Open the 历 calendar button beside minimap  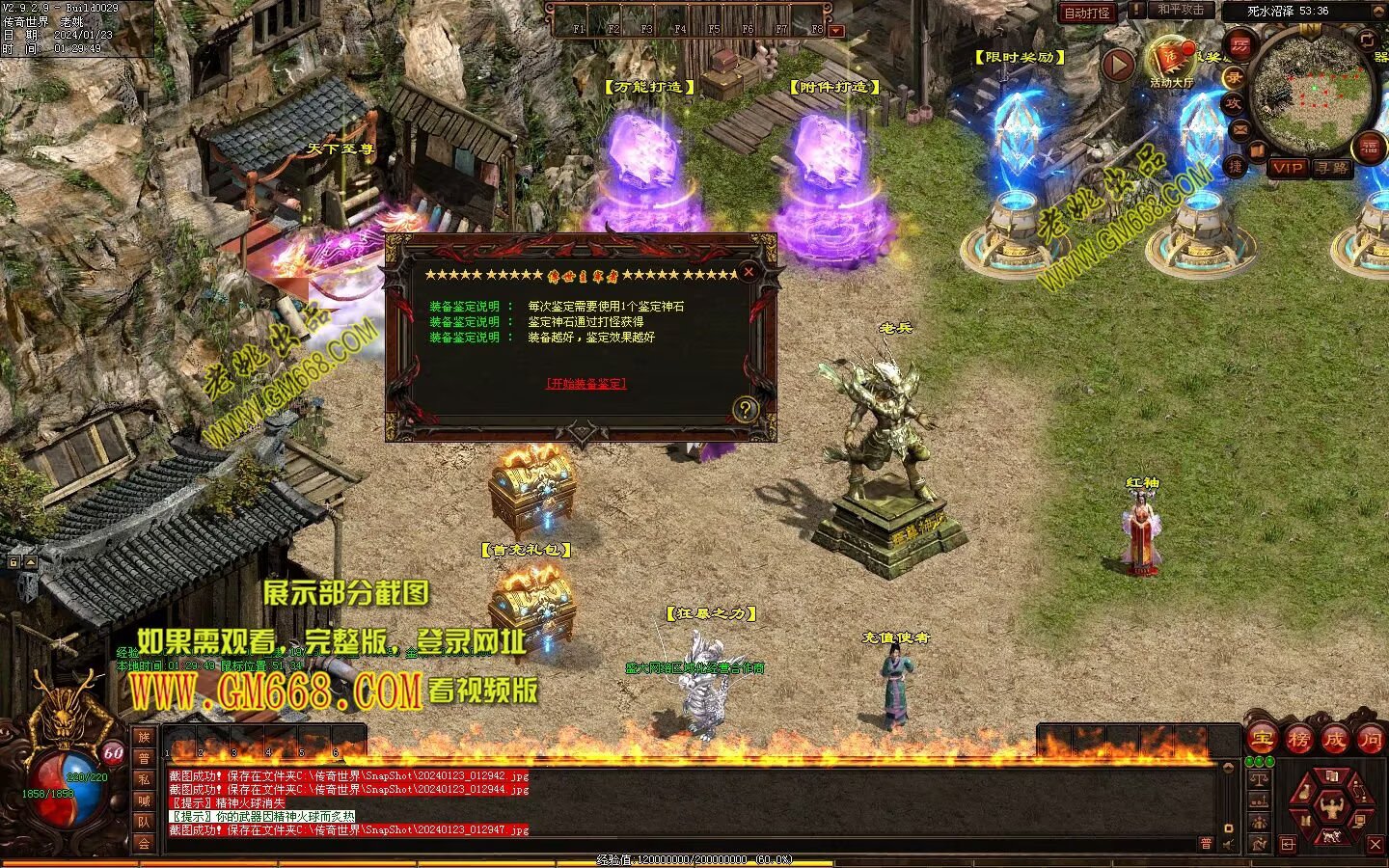1240,45
